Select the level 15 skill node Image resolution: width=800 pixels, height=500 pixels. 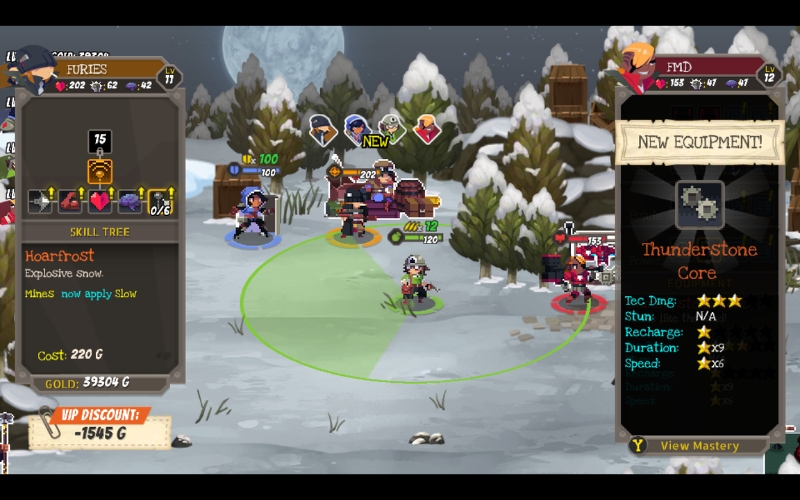(x=100, y=141)
